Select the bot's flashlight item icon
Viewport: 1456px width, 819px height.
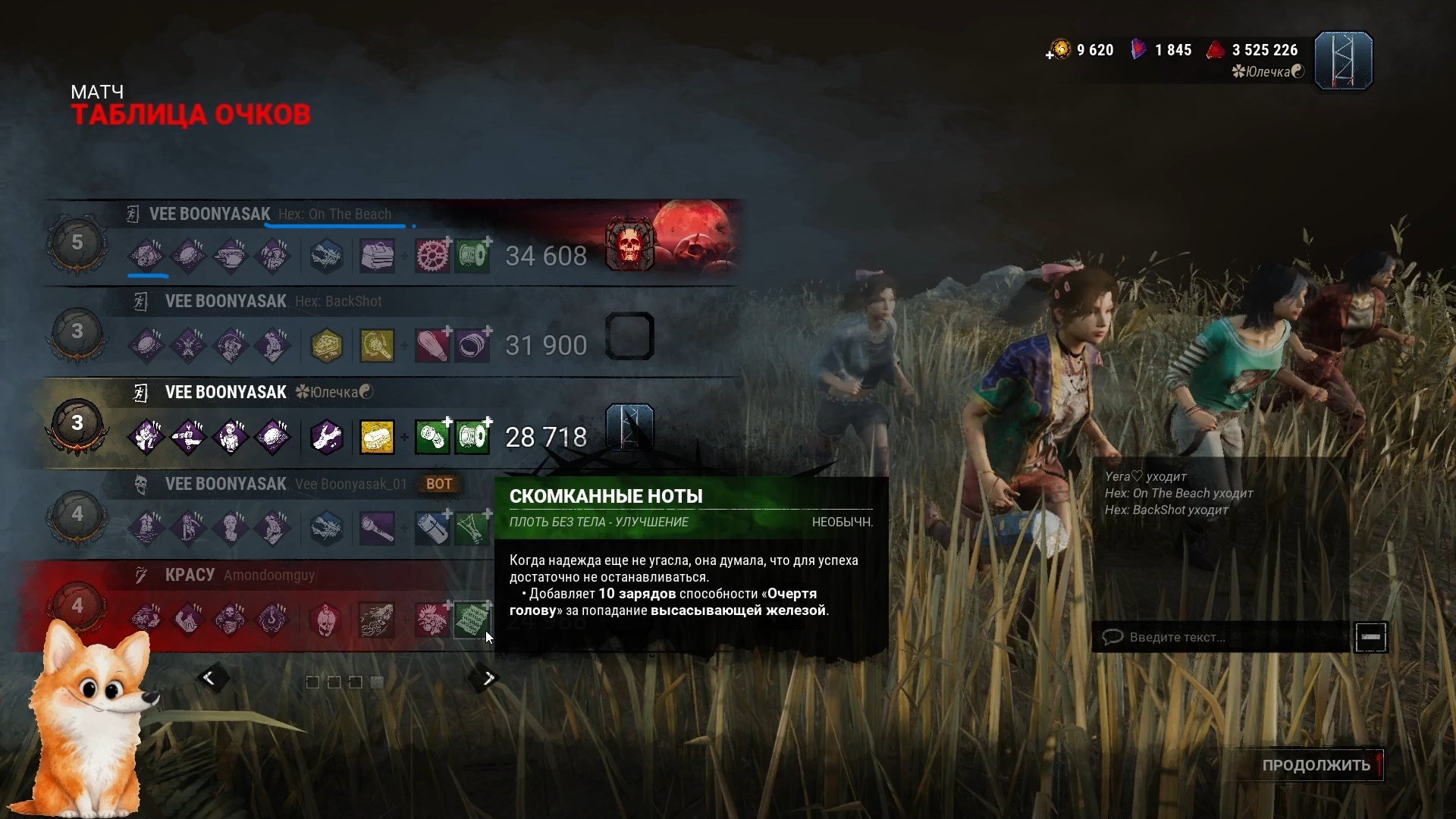pos(377,529)
